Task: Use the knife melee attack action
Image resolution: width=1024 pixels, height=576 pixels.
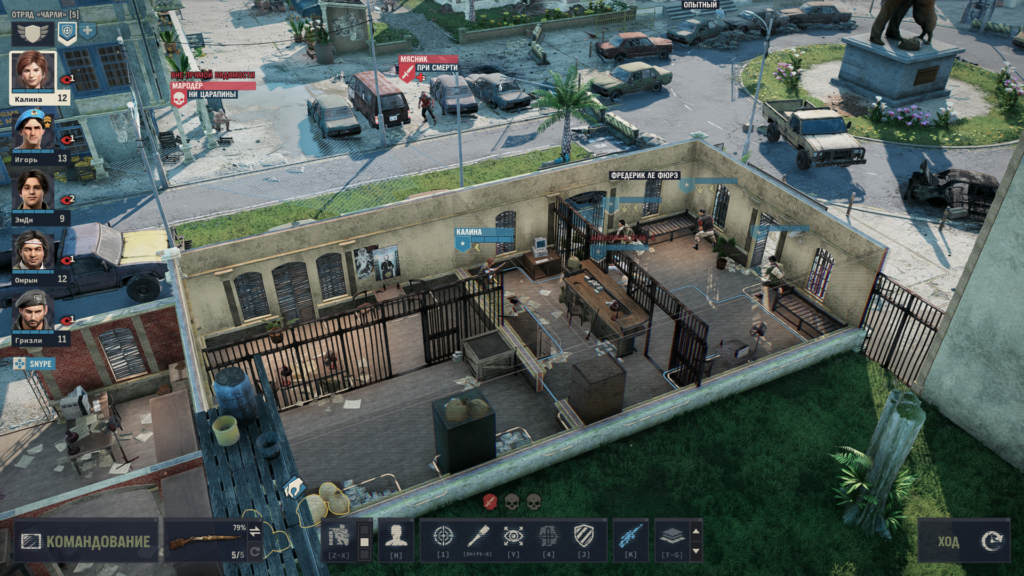Action: pyautogui.click(x=478, y=536)
